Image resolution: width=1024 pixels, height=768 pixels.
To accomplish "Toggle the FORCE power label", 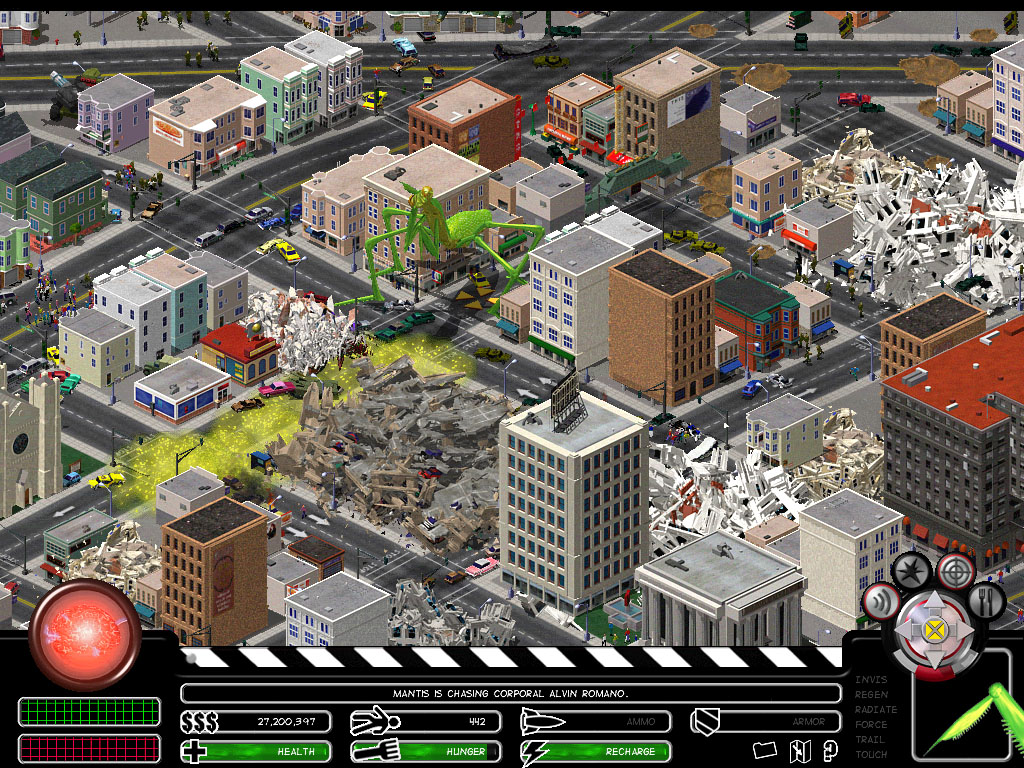I will pyautogui.click(x=871, y=725).
